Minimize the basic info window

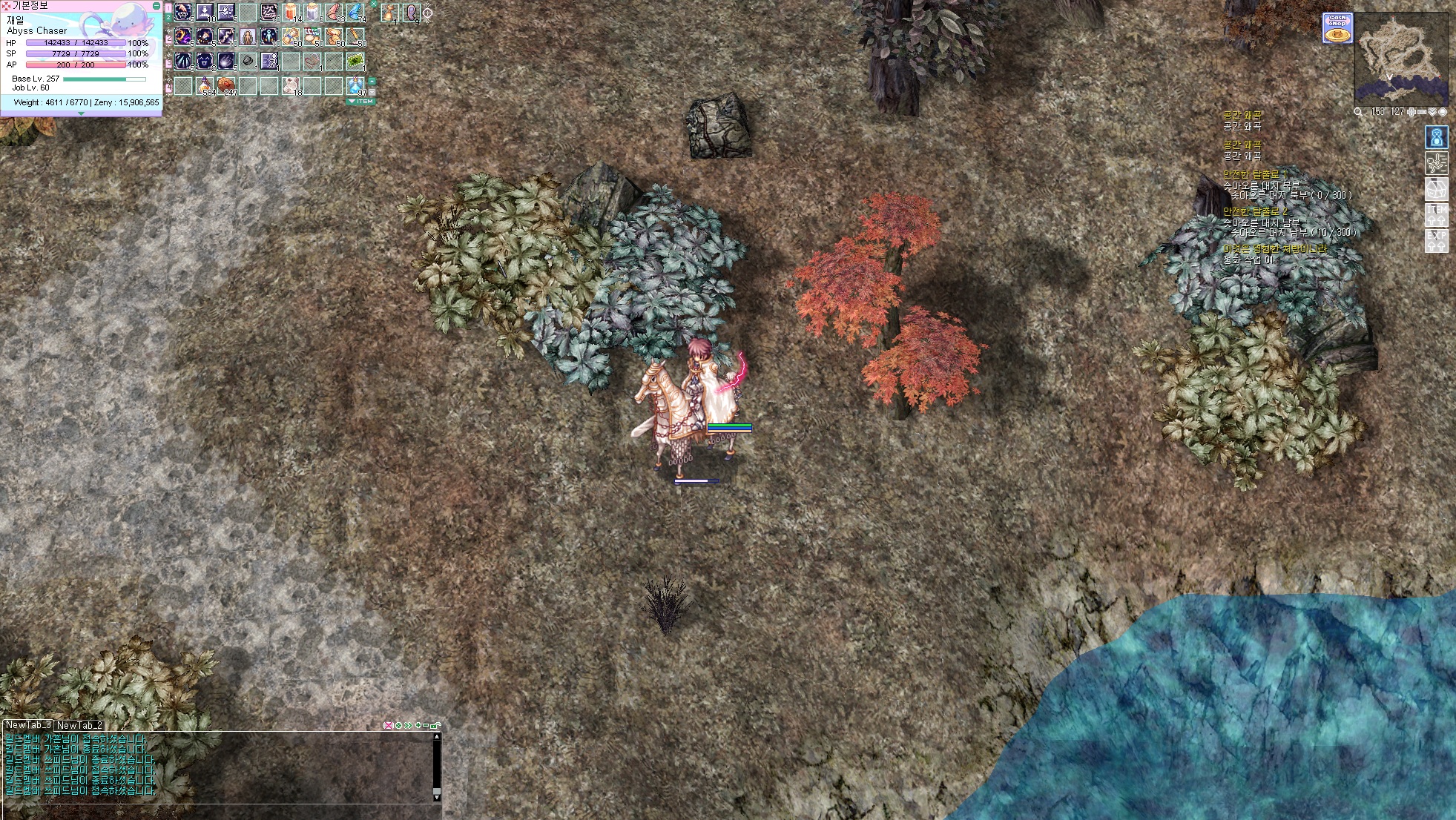coord(156,5)
